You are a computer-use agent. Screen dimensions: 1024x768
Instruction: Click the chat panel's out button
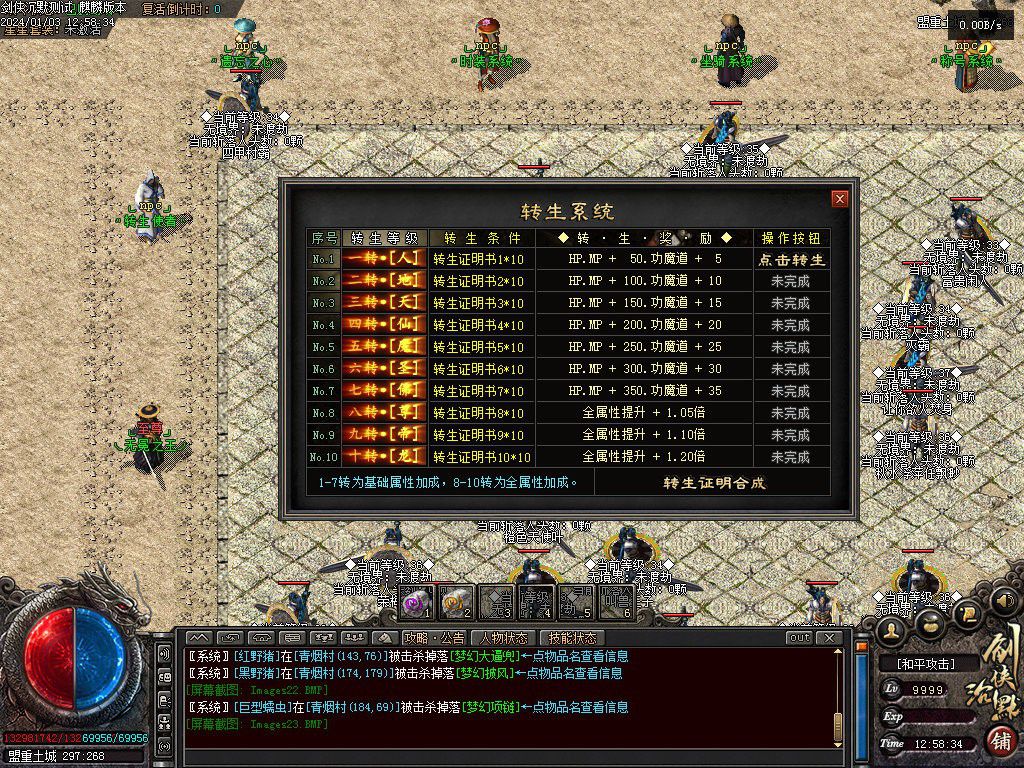click(799, 638)
